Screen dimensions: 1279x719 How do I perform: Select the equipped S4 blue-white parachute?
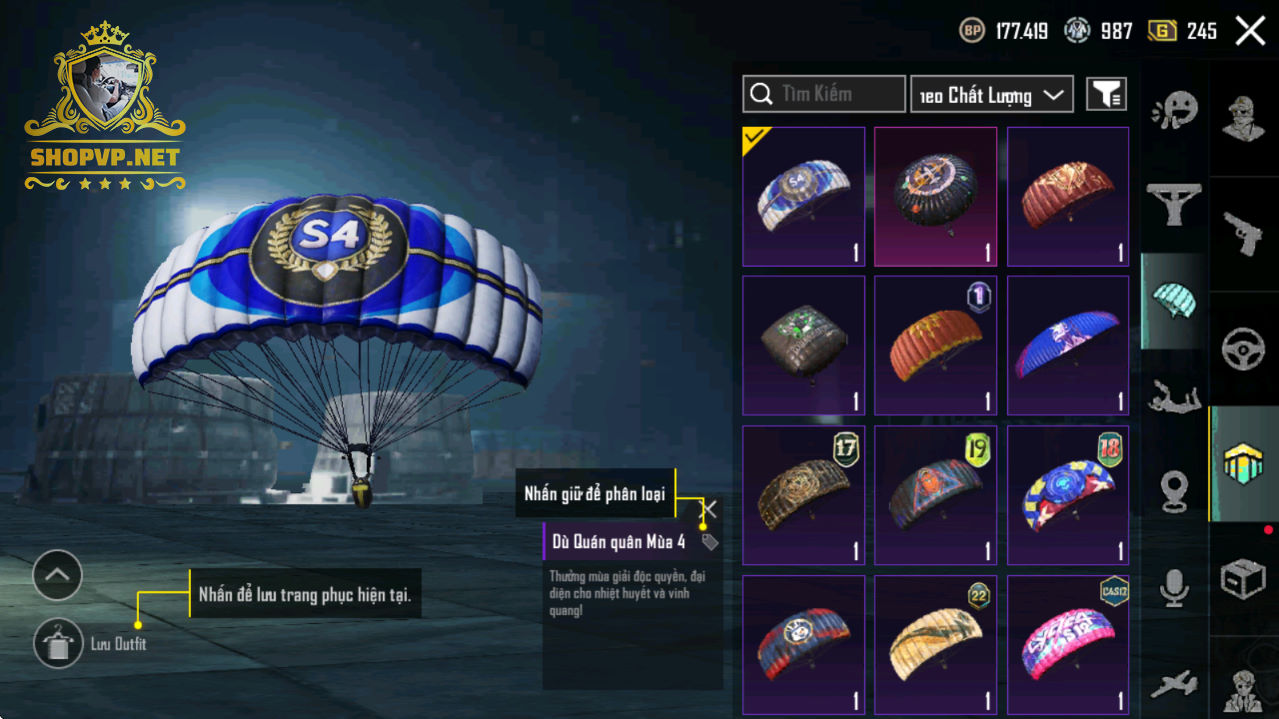click(803, 197)
